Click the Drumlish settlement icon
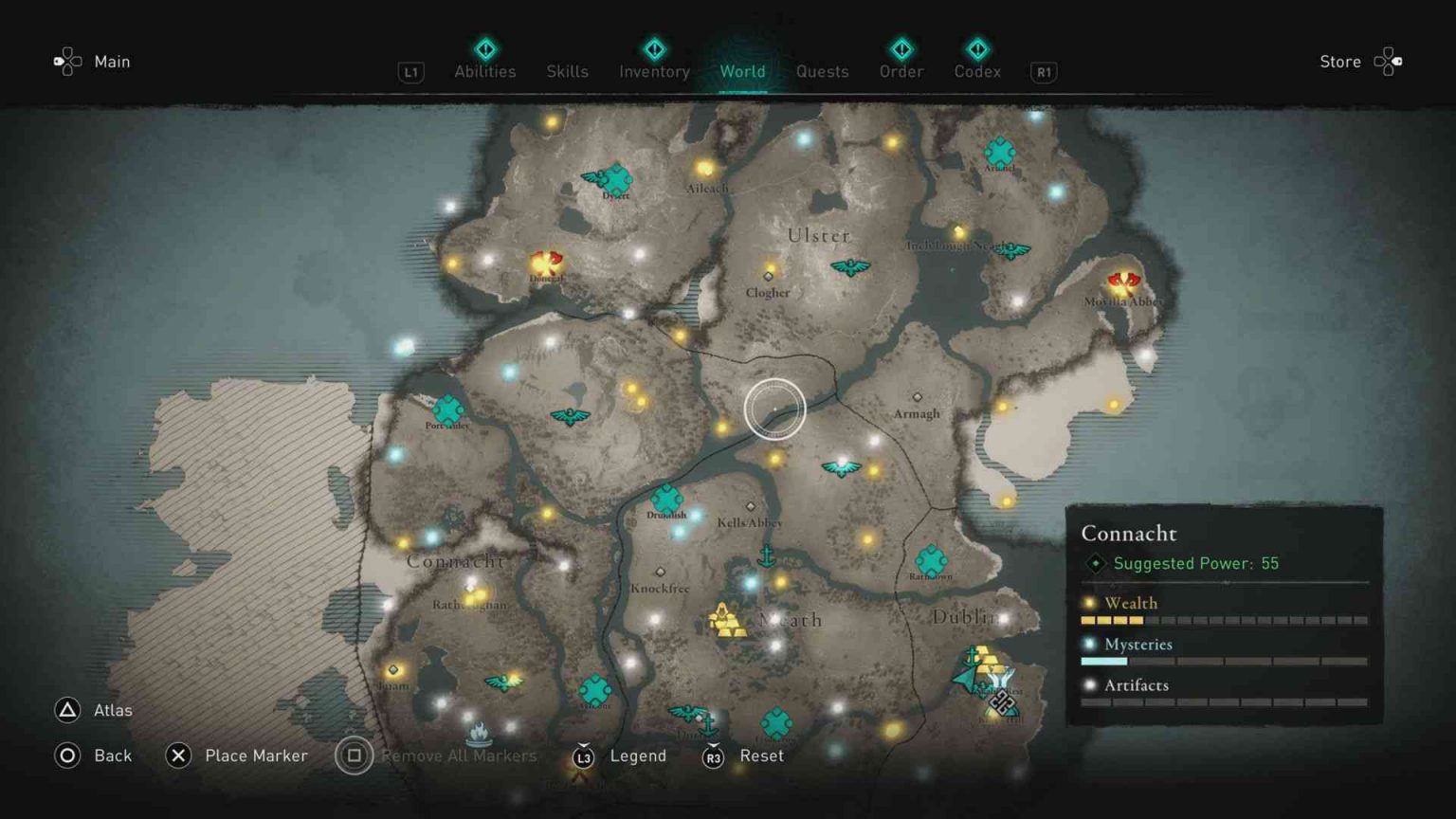The height and width of the screenshot is (819, 1456). tap(666, 500)
